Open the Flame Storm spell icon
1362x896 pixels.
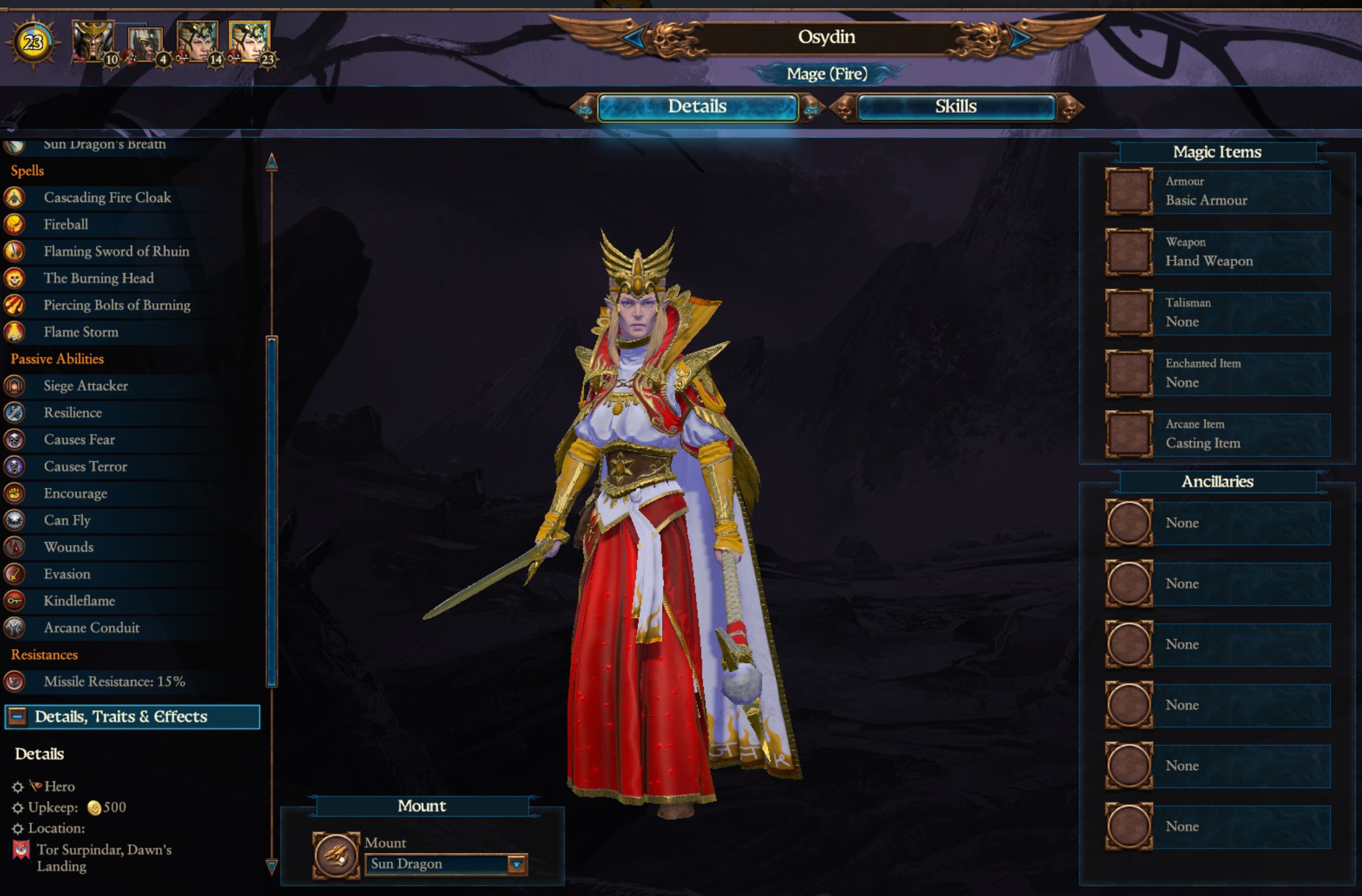16,332
